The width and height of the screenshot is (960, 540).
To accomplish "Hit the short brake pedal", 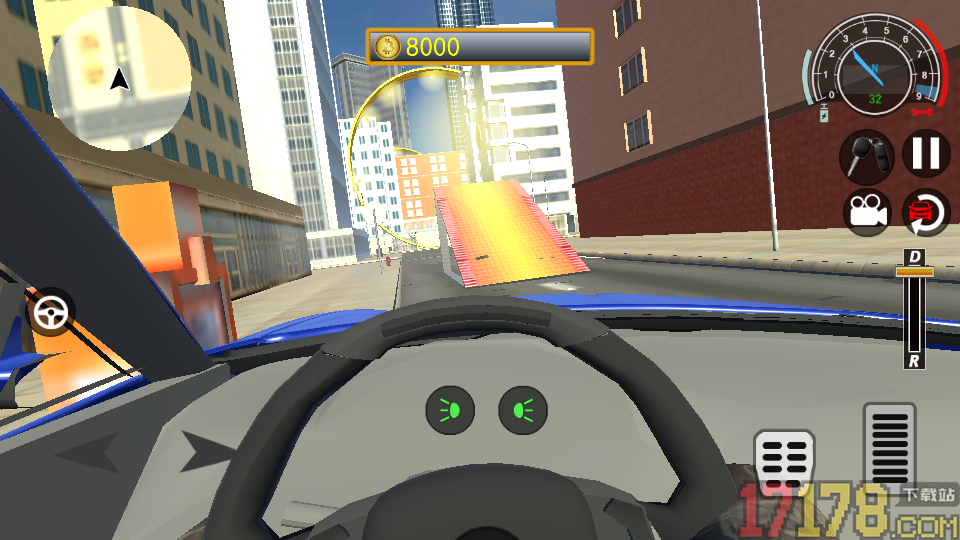I will 784,464.
